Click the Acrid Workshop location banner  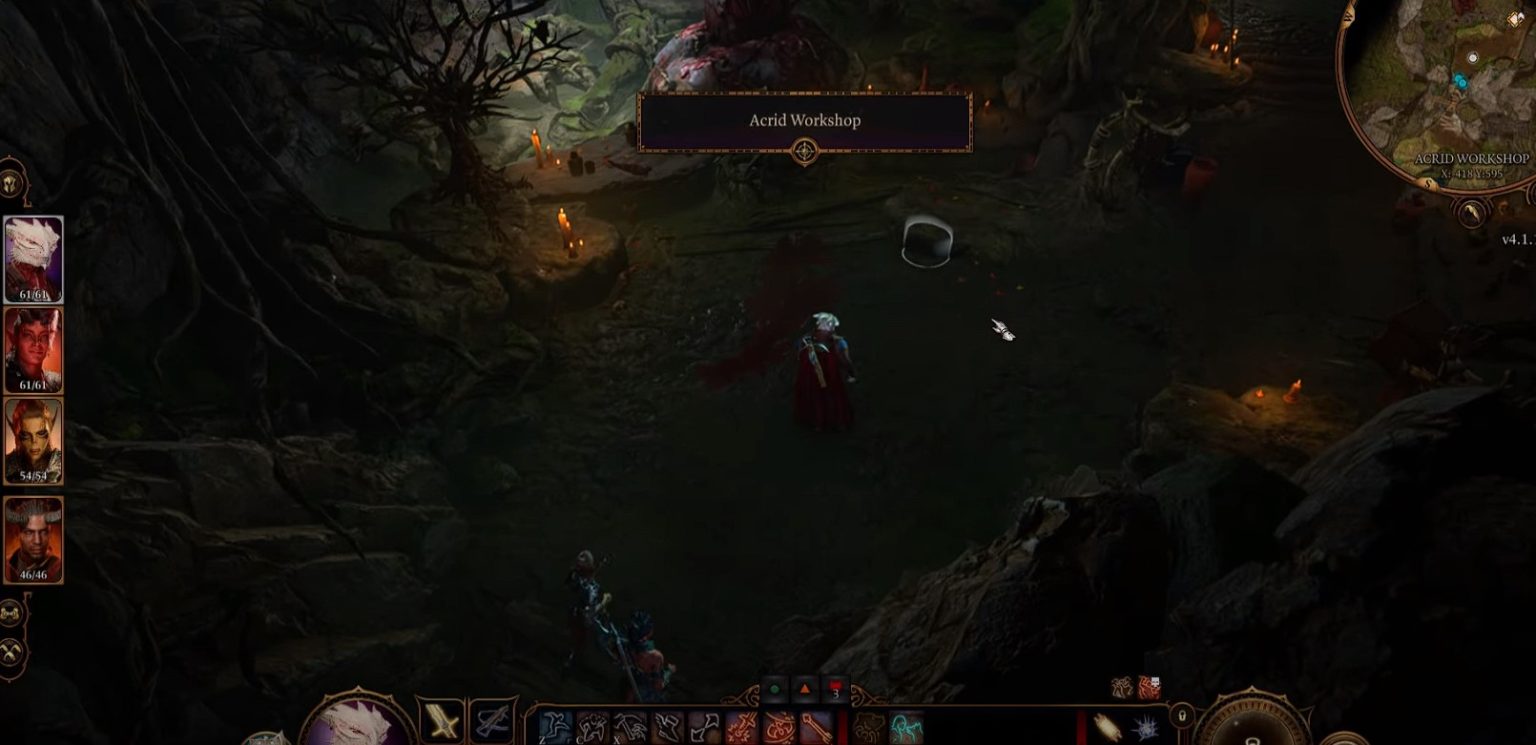805,120
